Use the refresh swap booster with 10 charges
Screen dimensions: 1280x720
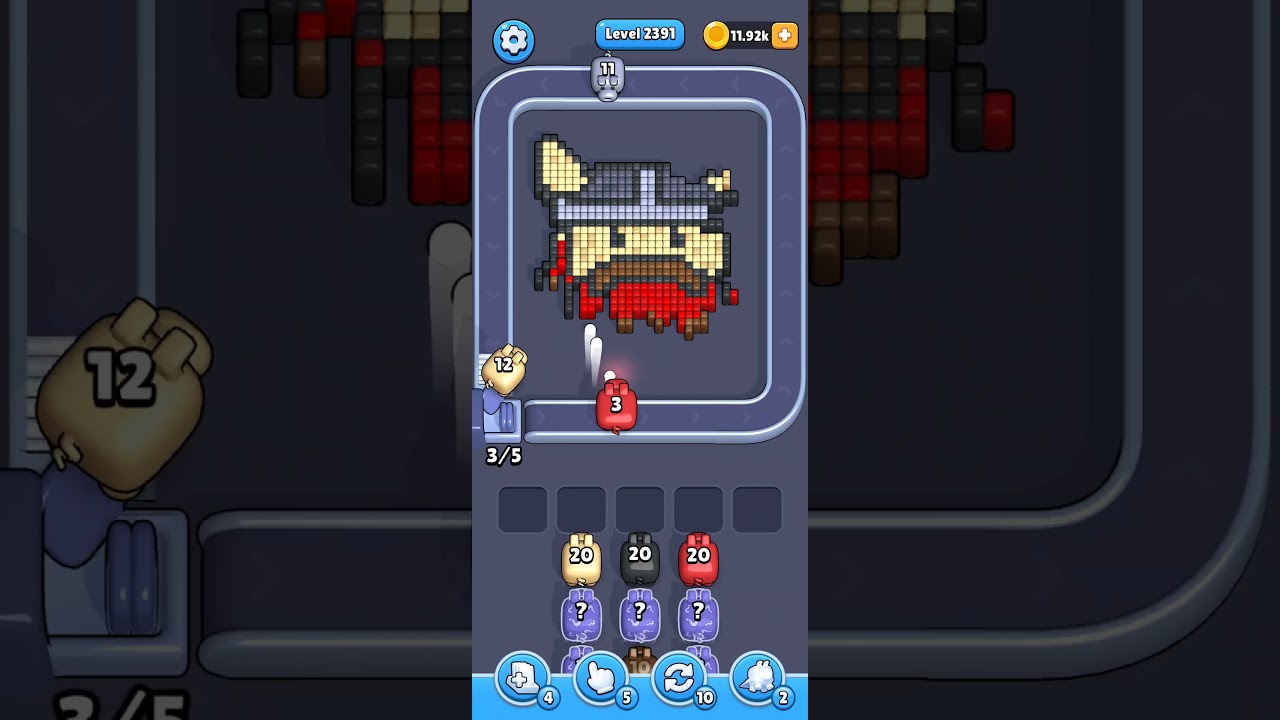click(x=679, y=679)
